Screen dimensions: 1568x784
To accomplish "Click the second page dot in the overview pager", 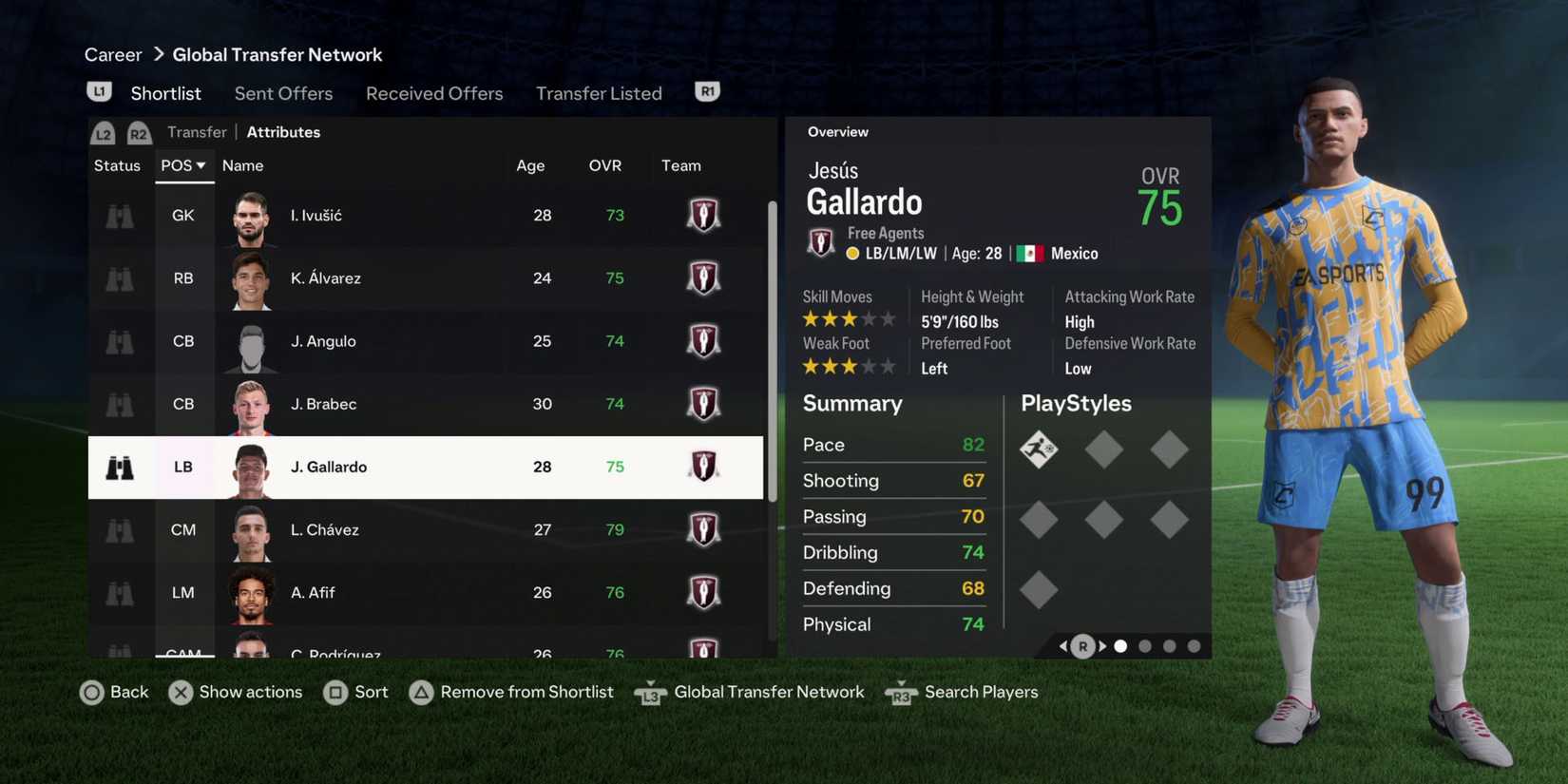I will pyautogui.click(x=1144, y=645).
